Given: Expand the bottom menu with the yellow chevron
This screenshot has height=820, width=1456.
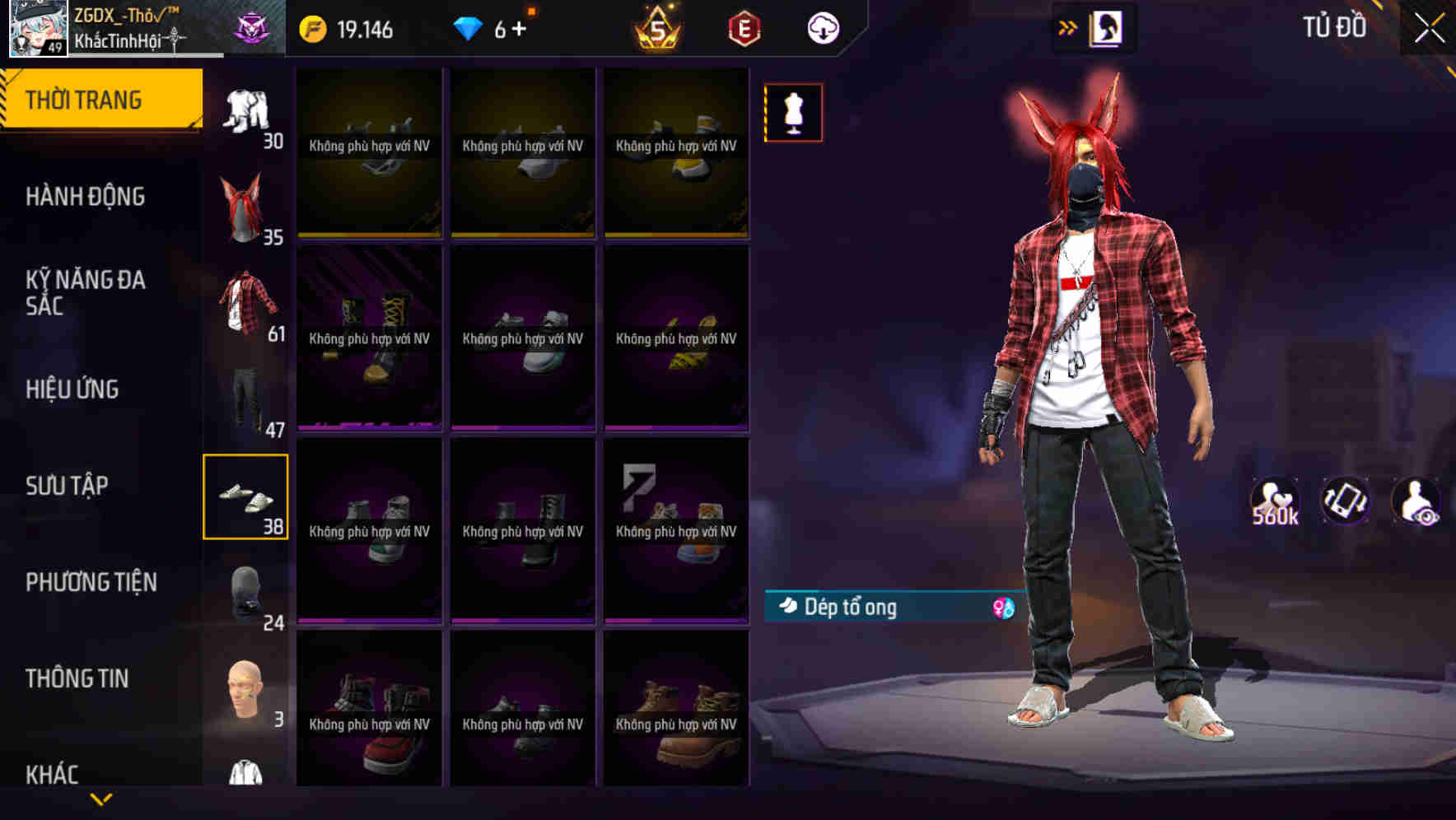Looking at the screenshot, I should 102,799.
